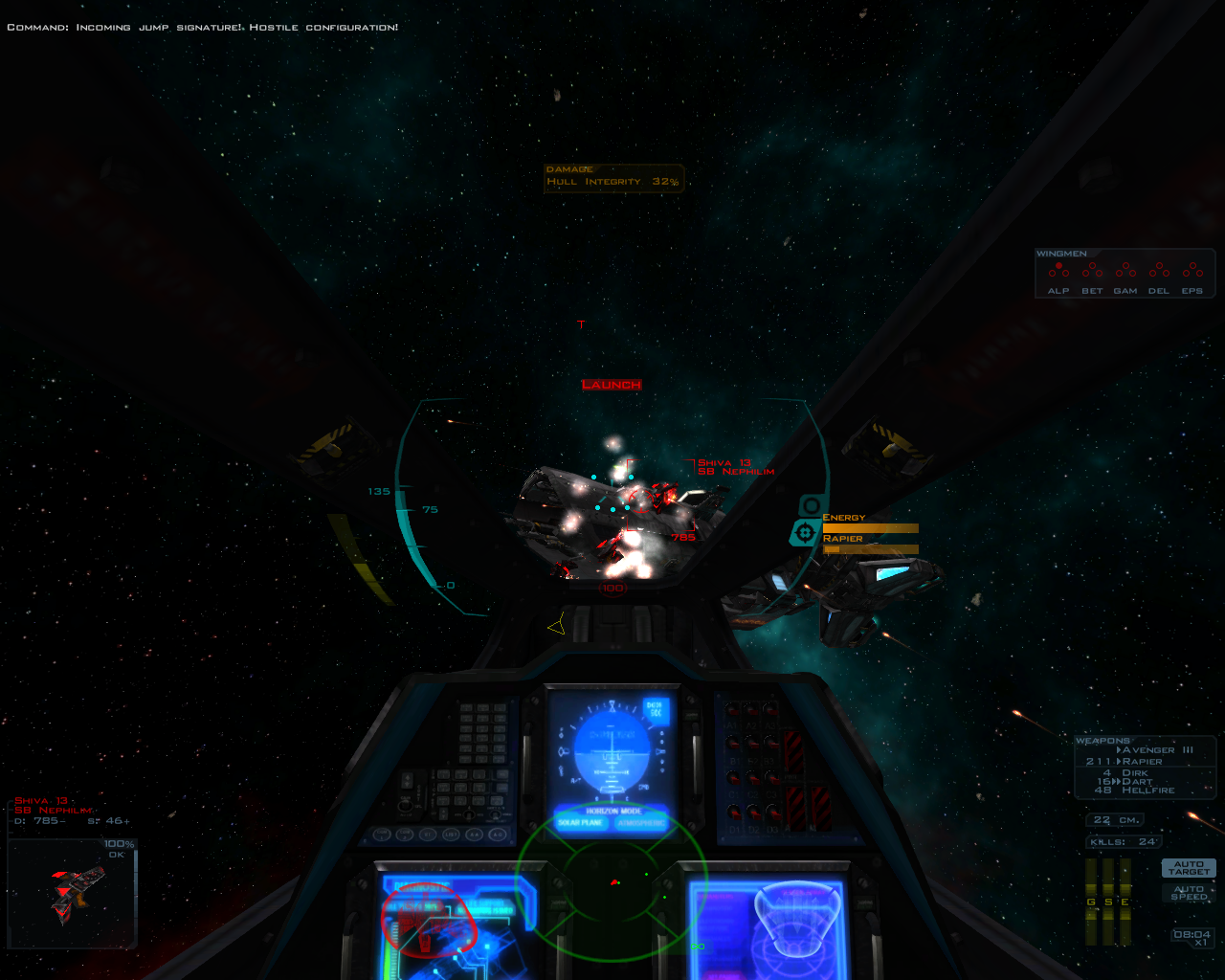Select the Avenger III primary weapon

(x=1157, y=750)
